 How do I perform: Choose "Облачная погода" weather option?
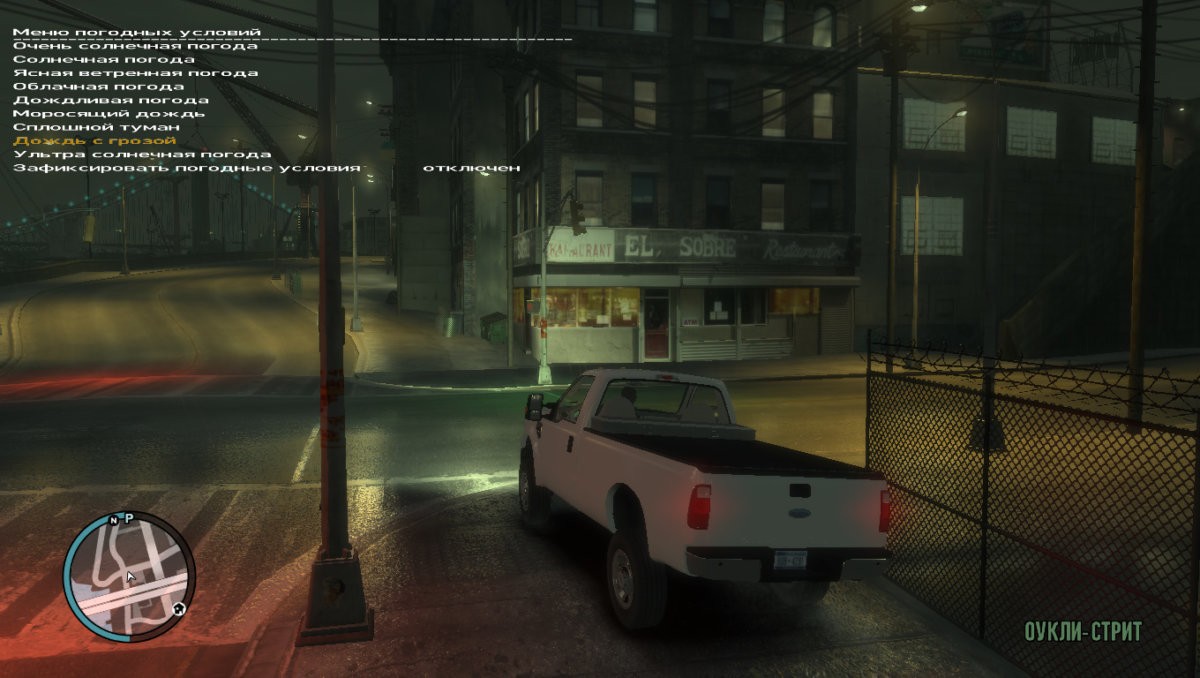point(98,86)
